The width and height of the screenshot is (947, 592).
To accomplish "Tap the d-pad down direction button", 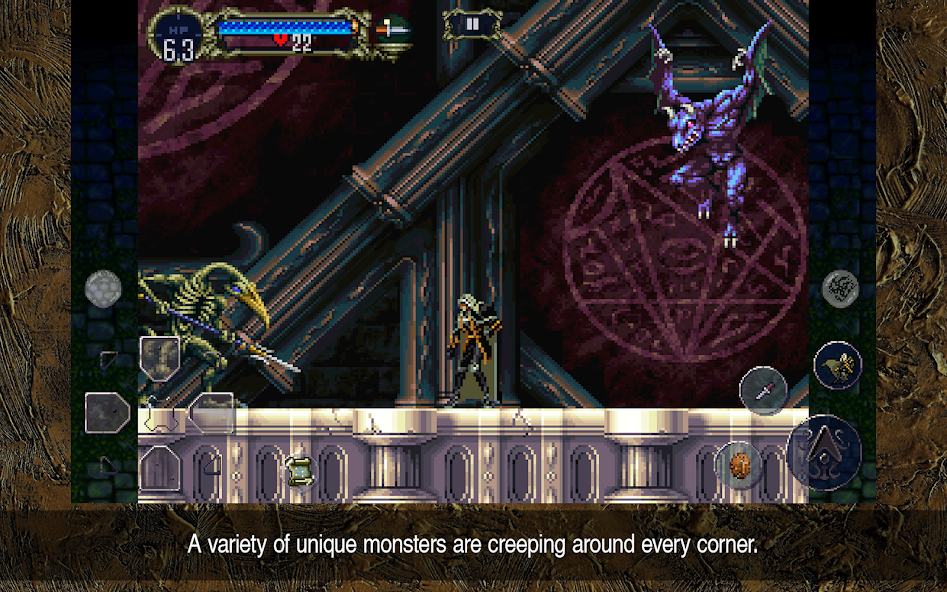I will [160, 466].
